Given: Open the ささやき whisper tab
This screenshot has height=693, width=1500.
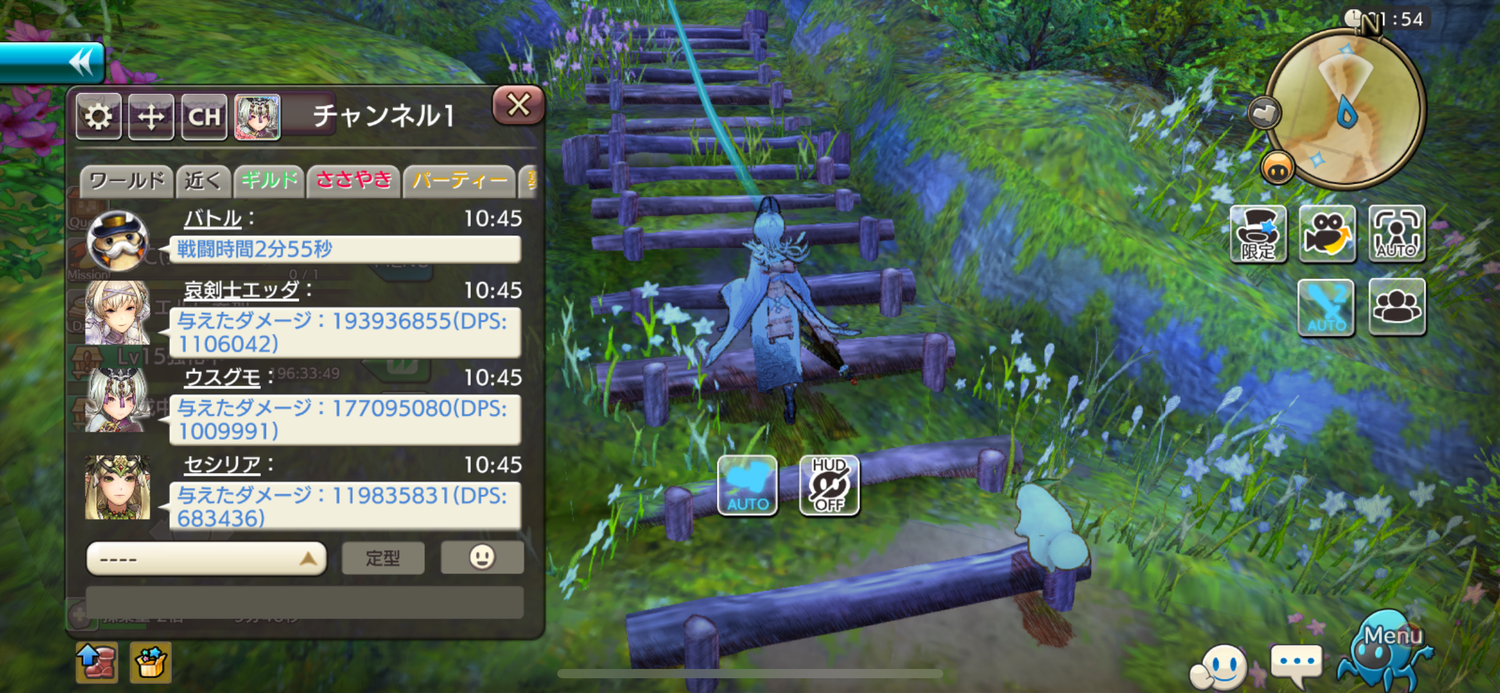Looking at the screenshot, I should click(353, 181).
